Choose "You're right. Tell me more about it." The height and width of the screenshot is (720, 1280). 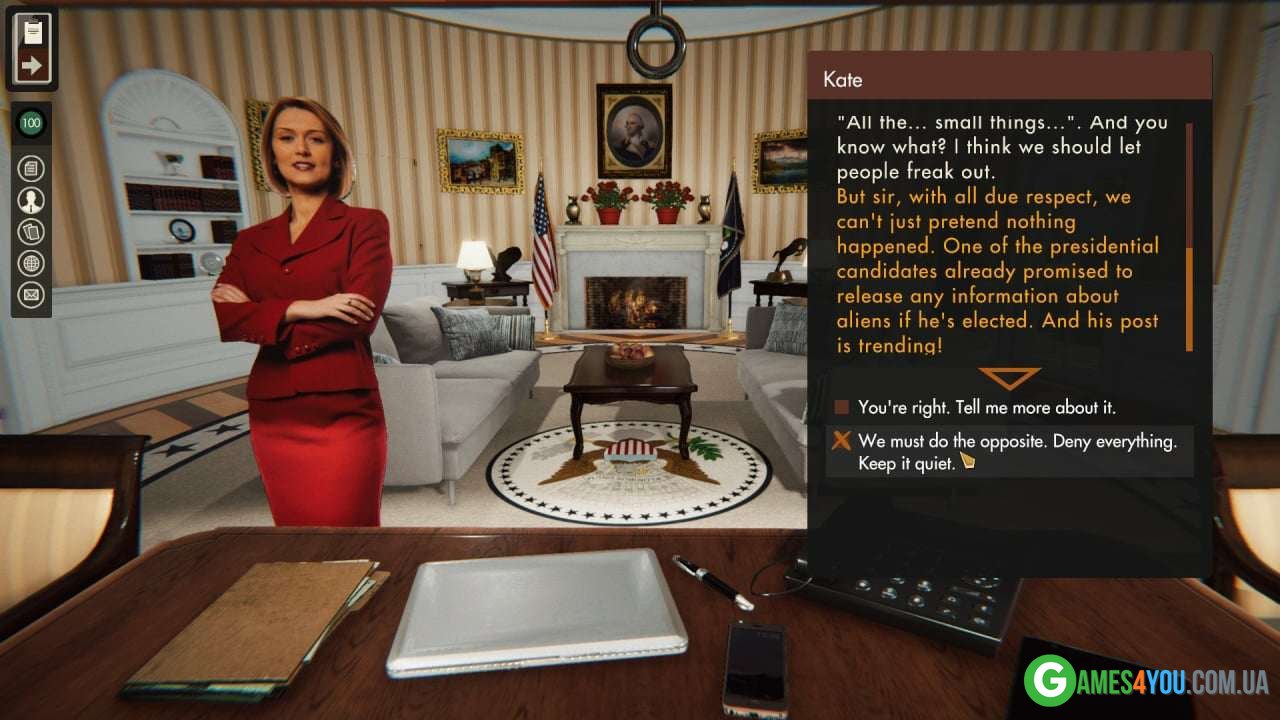[986, 408]
